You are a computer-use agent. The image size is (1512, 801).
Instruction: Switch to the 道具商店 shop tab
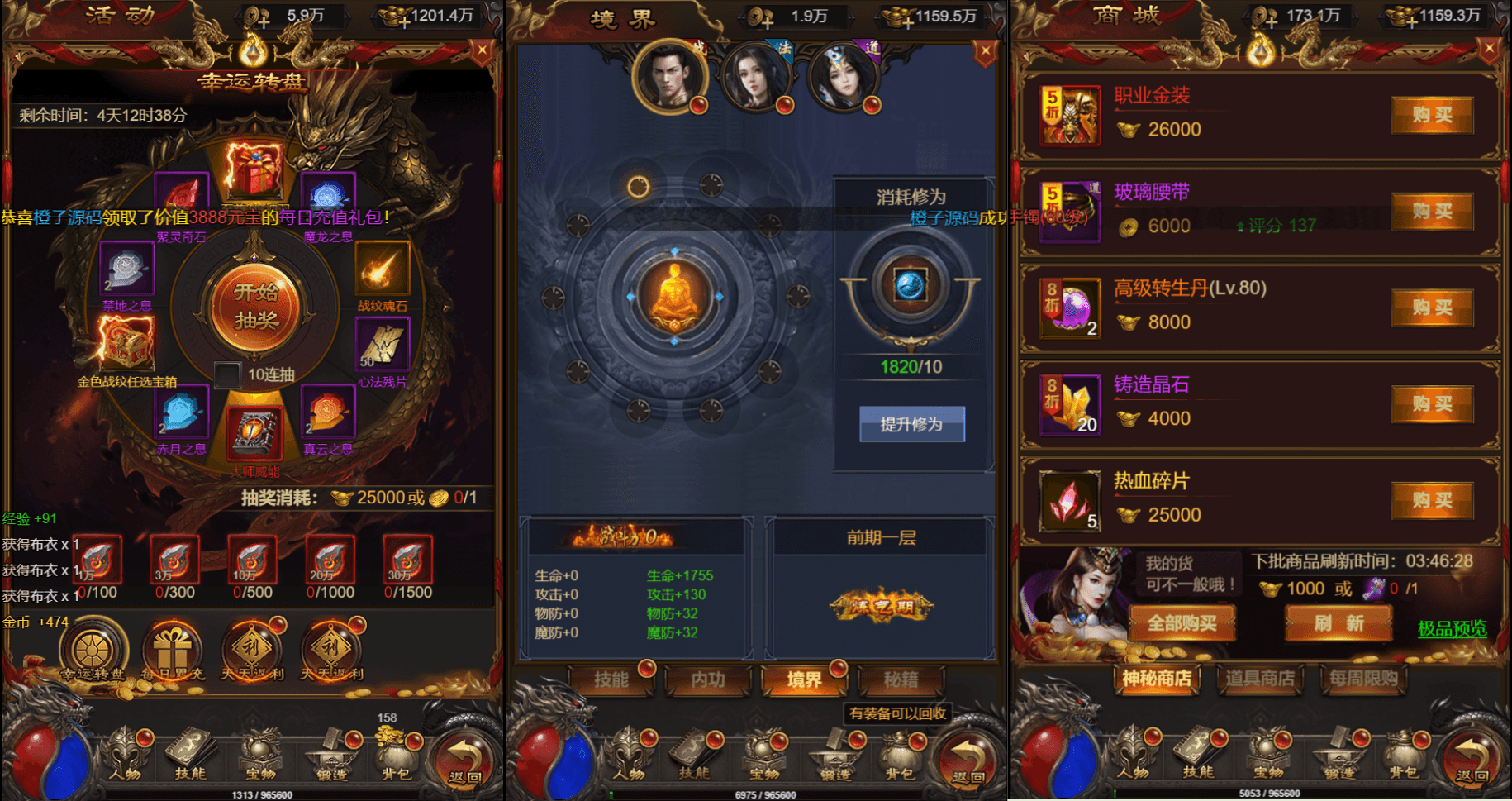(x=1261, y=679)
